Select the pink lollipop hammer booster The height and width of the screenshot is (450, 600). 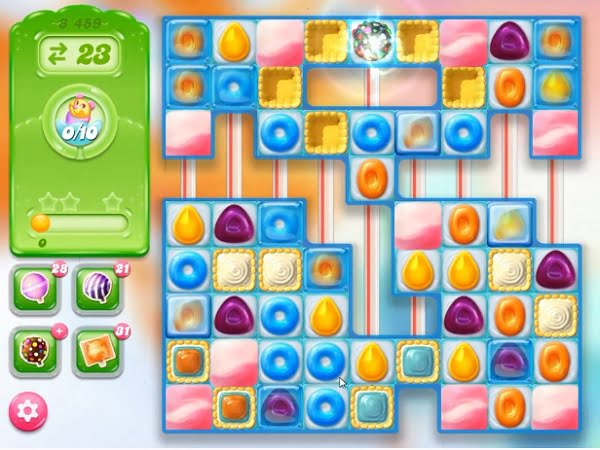(x=36, y=290)
